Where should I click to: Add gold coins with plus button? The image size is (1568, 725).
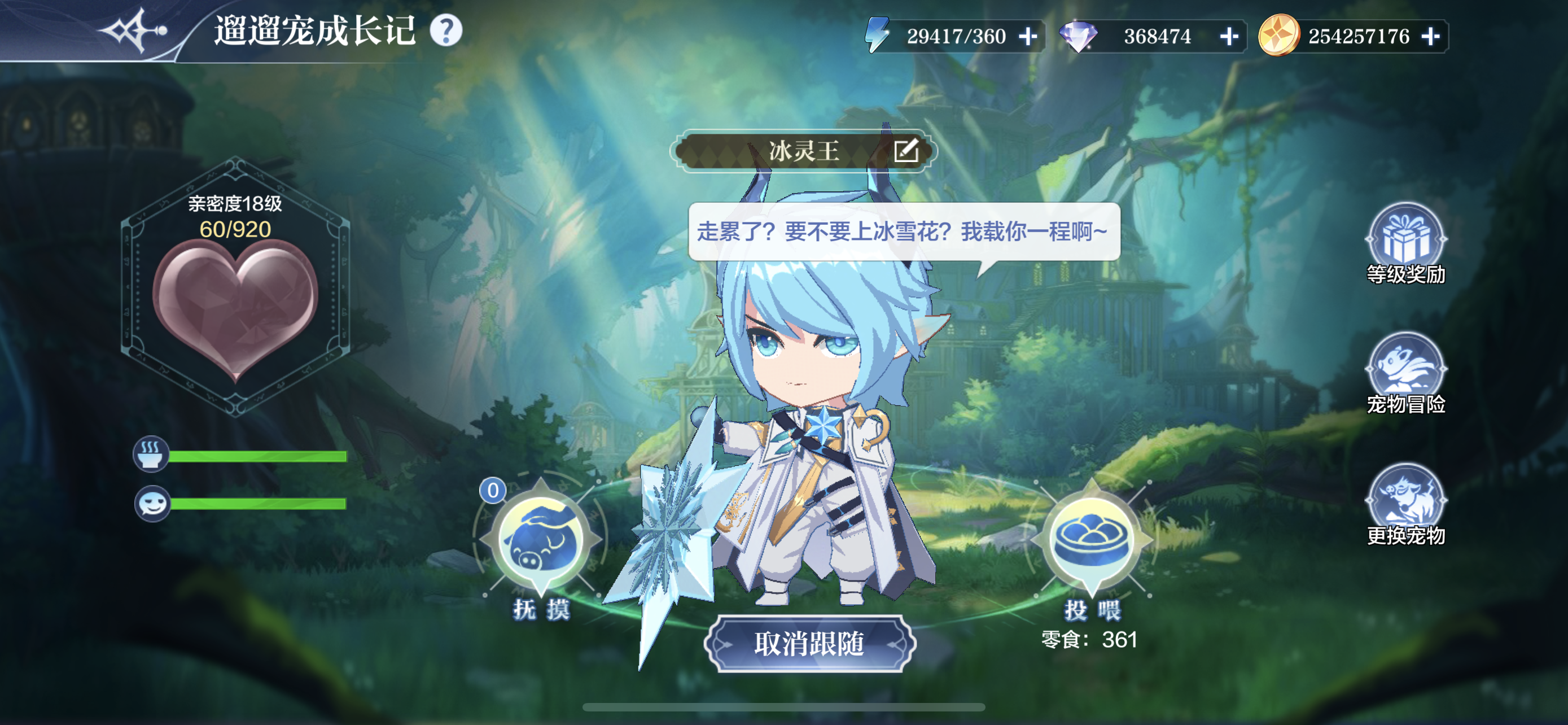(x=1430, y=37)
